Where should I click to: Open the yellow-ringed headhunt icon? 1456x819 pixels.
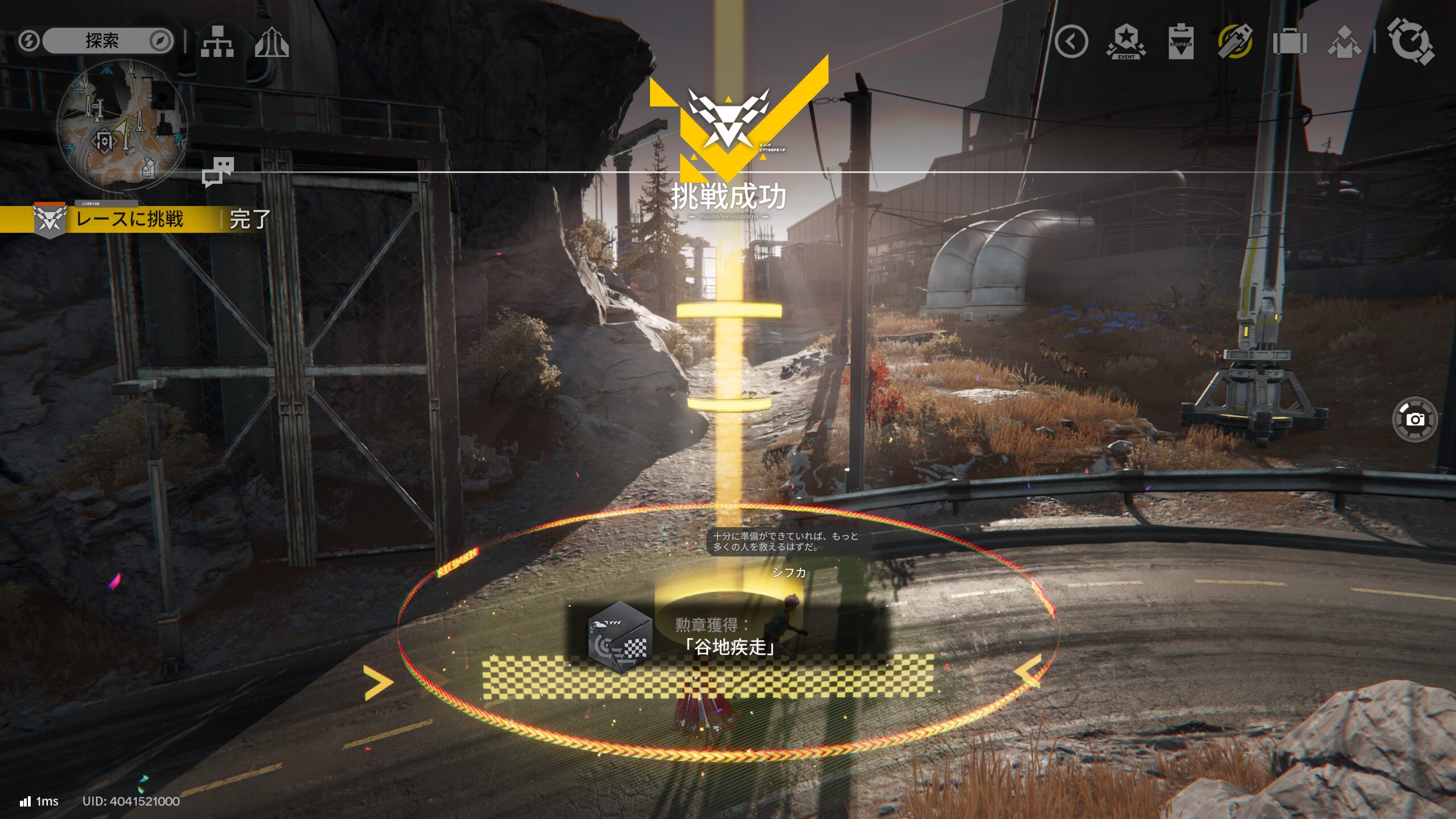(x=1235, y=42)
